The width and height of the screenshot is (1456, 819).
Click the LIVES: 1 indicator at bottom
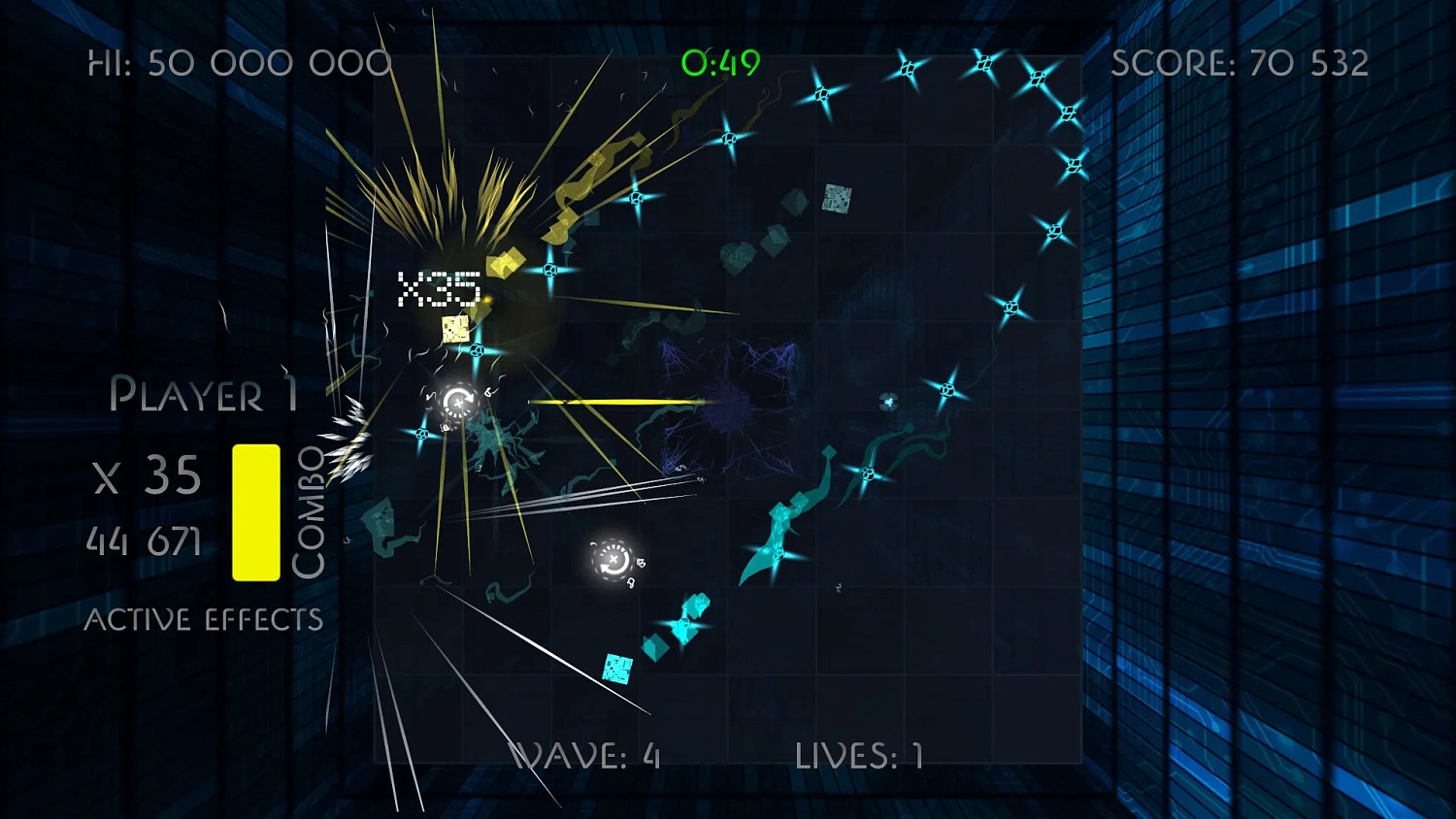[859, 752]
